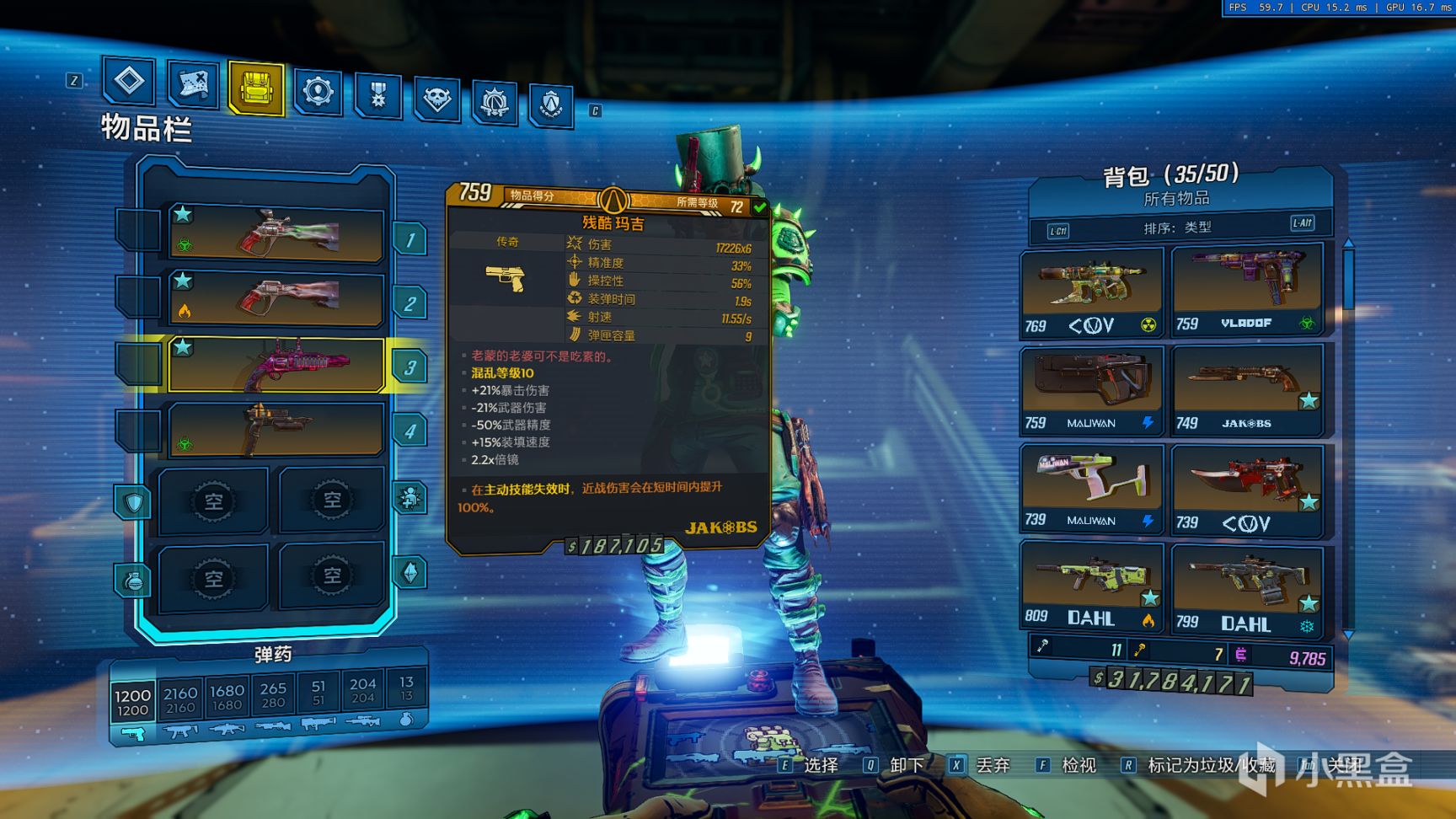The image size is (1456, 819).
Task: Select the yellow backpack inventory tab
Action: coord(255,88)
